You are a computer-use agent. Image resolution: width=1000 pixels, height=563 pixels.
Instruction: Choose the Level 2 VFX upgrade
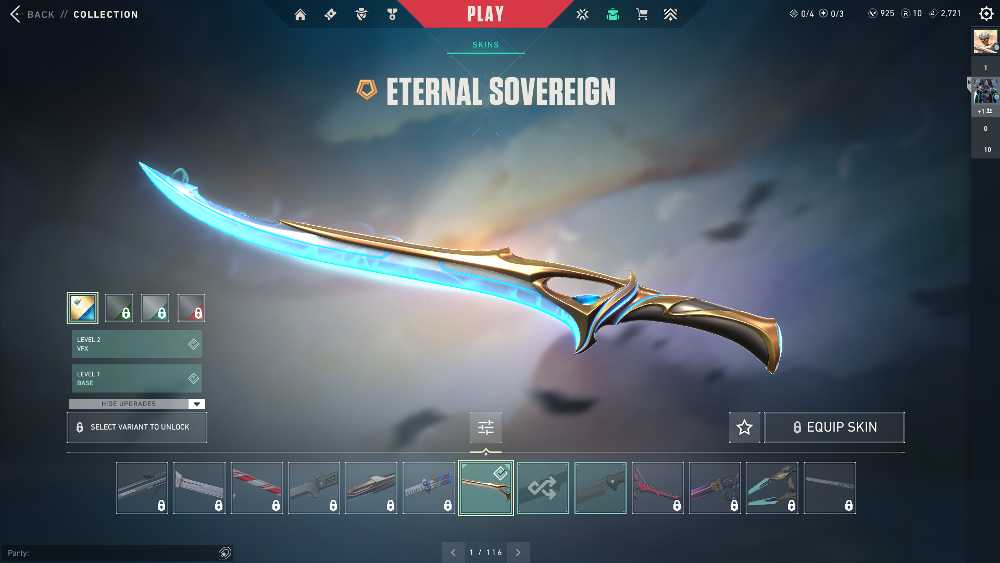(x=136, y=344)
